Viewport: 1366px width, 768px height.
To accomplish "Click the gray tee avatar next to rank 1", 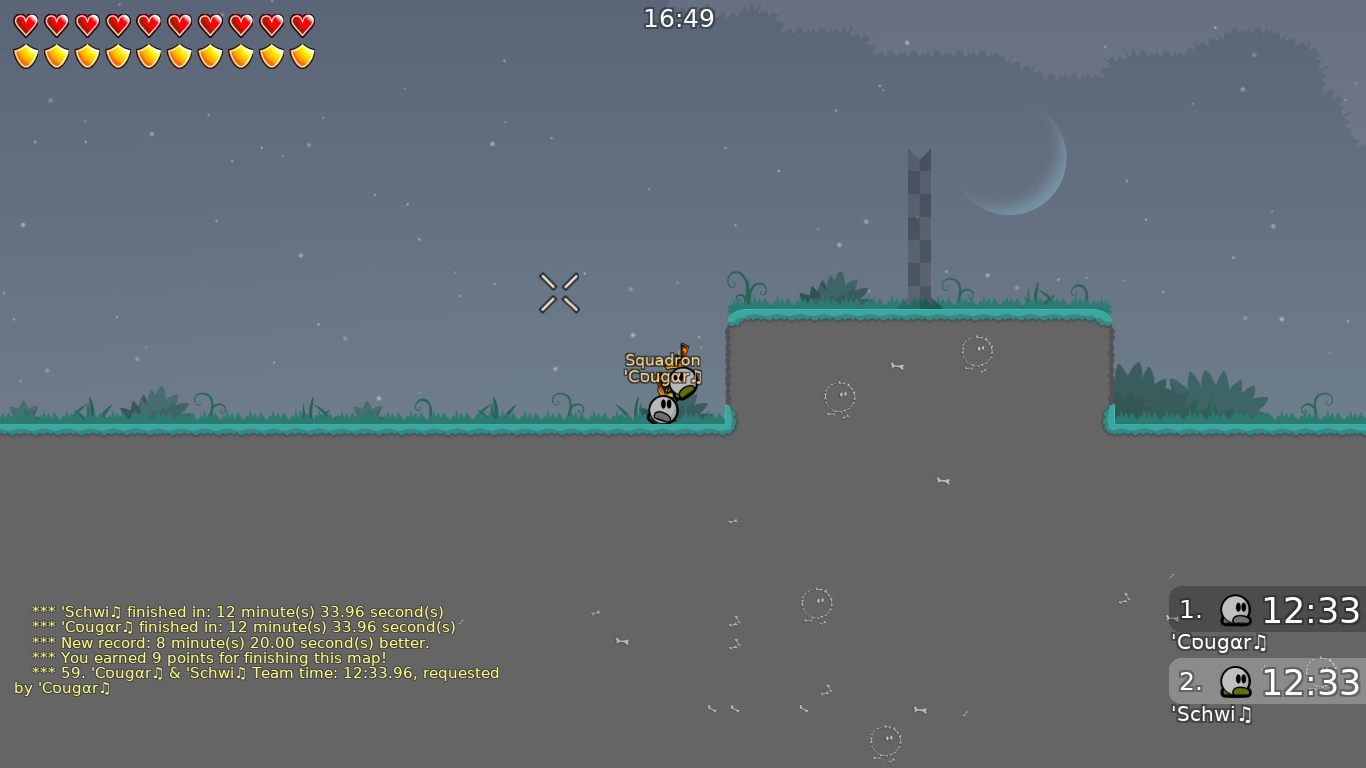I will [x=1237, y=608].
